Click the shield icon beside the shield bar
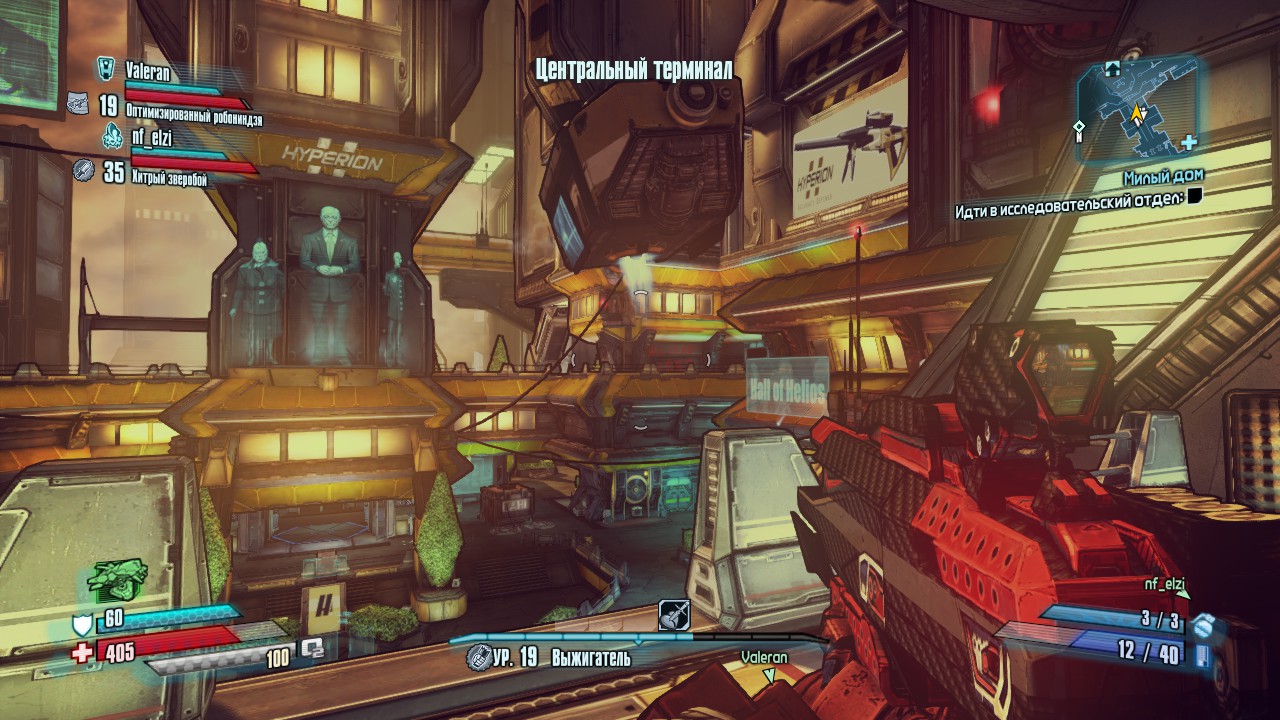 82,626
